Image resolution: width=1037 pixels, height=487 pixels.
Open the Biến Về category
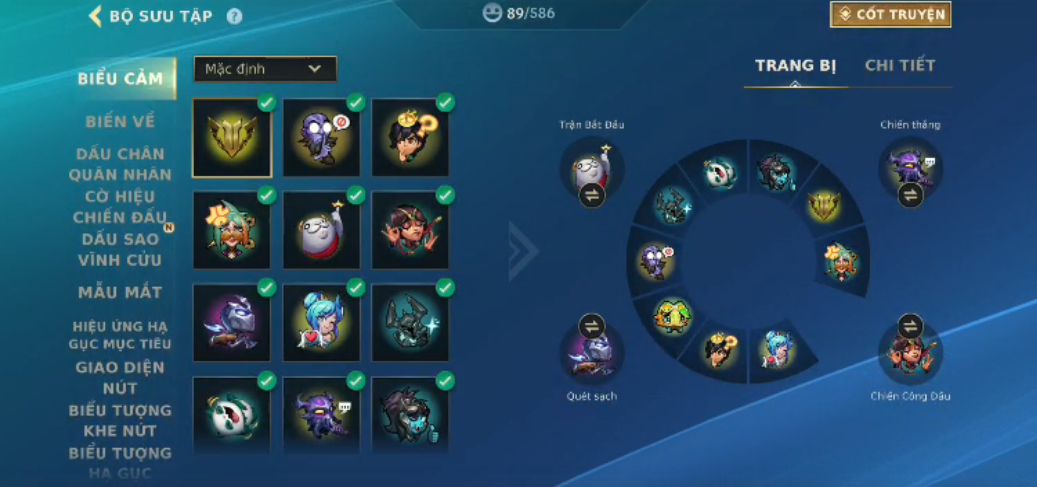click(120, 122)
